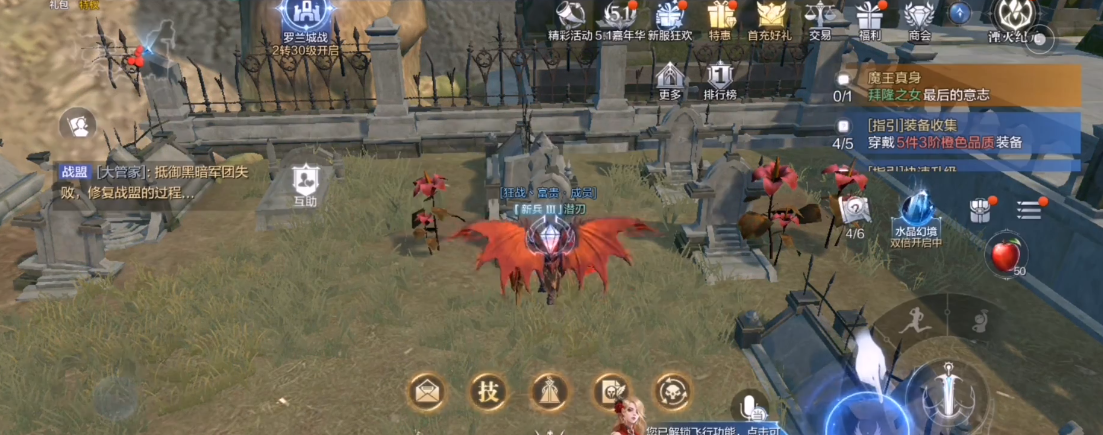Open the 首充好礼 first recharge reward
Image resolution: width=1103 pixels, height=435 pixels.
(770, 16)
